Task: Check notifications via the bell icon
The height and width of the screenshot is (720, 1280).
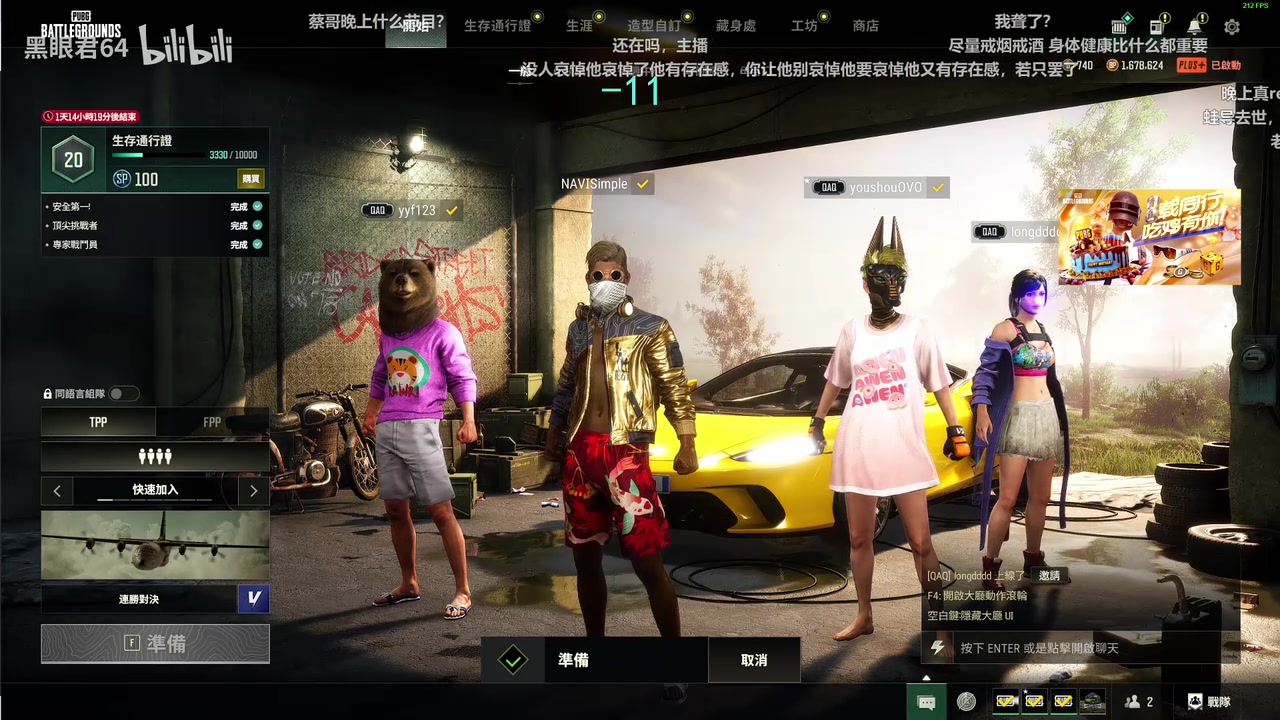Action: click(1194, 27)
